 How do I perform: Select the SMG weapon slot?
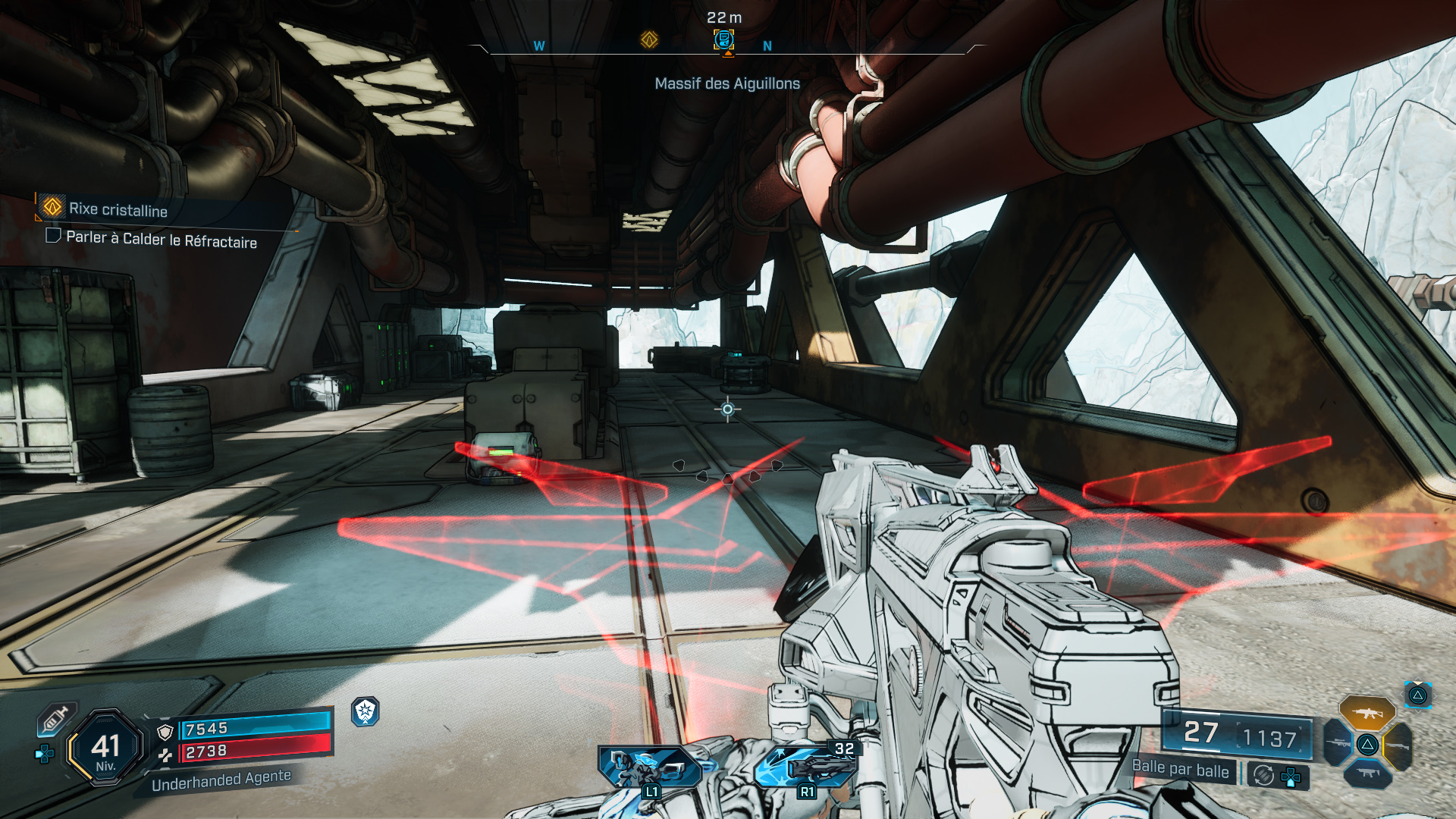[1367, 773]
